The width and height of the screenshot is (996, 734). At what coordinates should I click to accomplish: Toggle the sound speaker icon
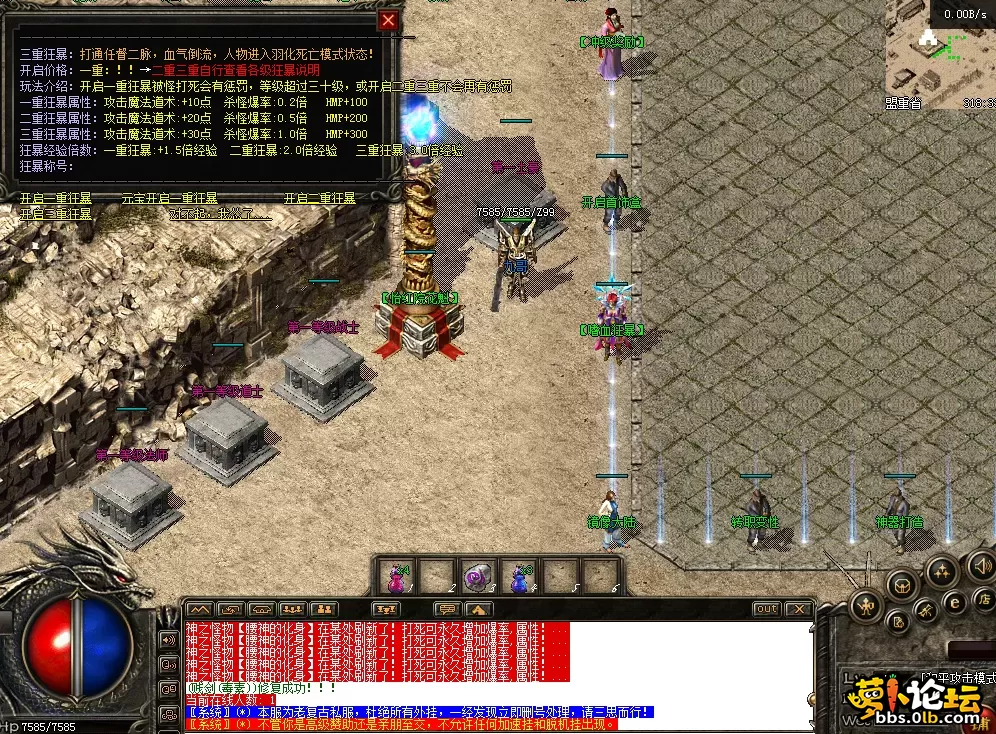click(981, 569)
